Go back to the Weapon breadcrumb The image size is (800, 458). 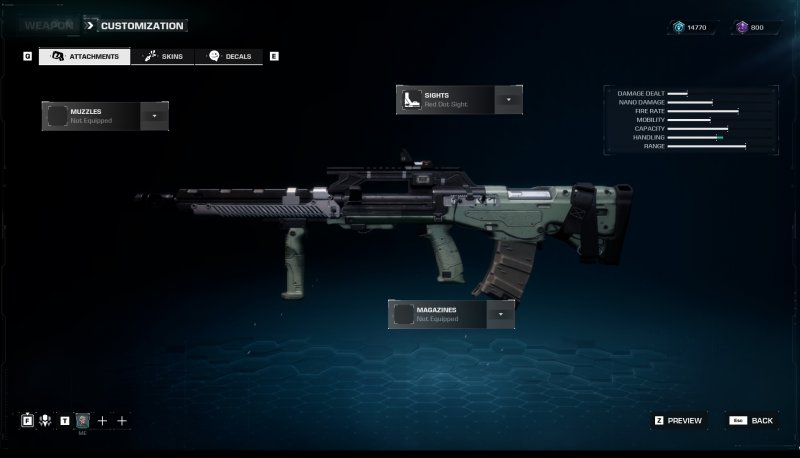tap(50, 25)
